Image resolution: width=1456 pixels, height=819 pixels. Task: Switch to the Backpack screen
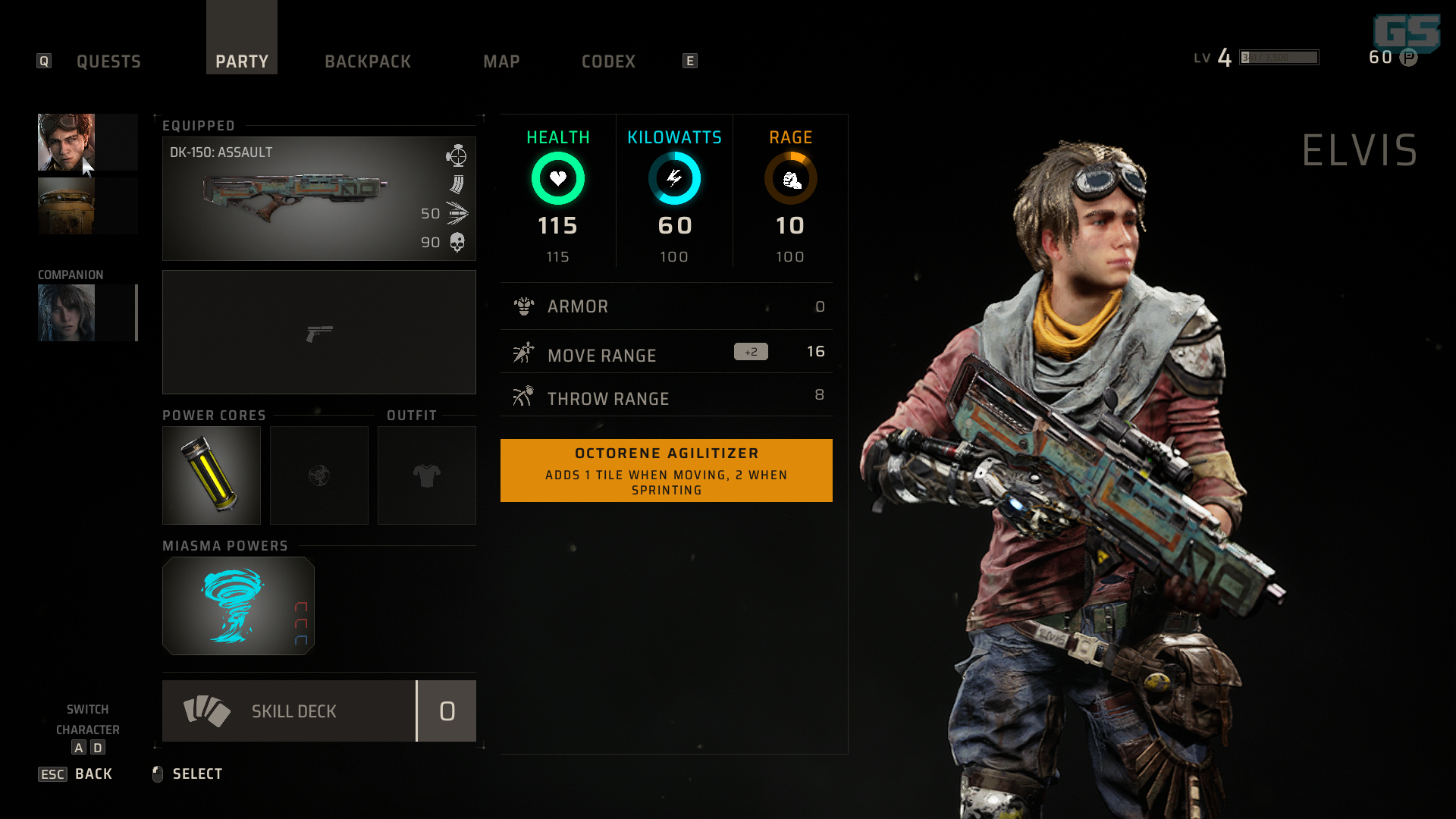368,61
